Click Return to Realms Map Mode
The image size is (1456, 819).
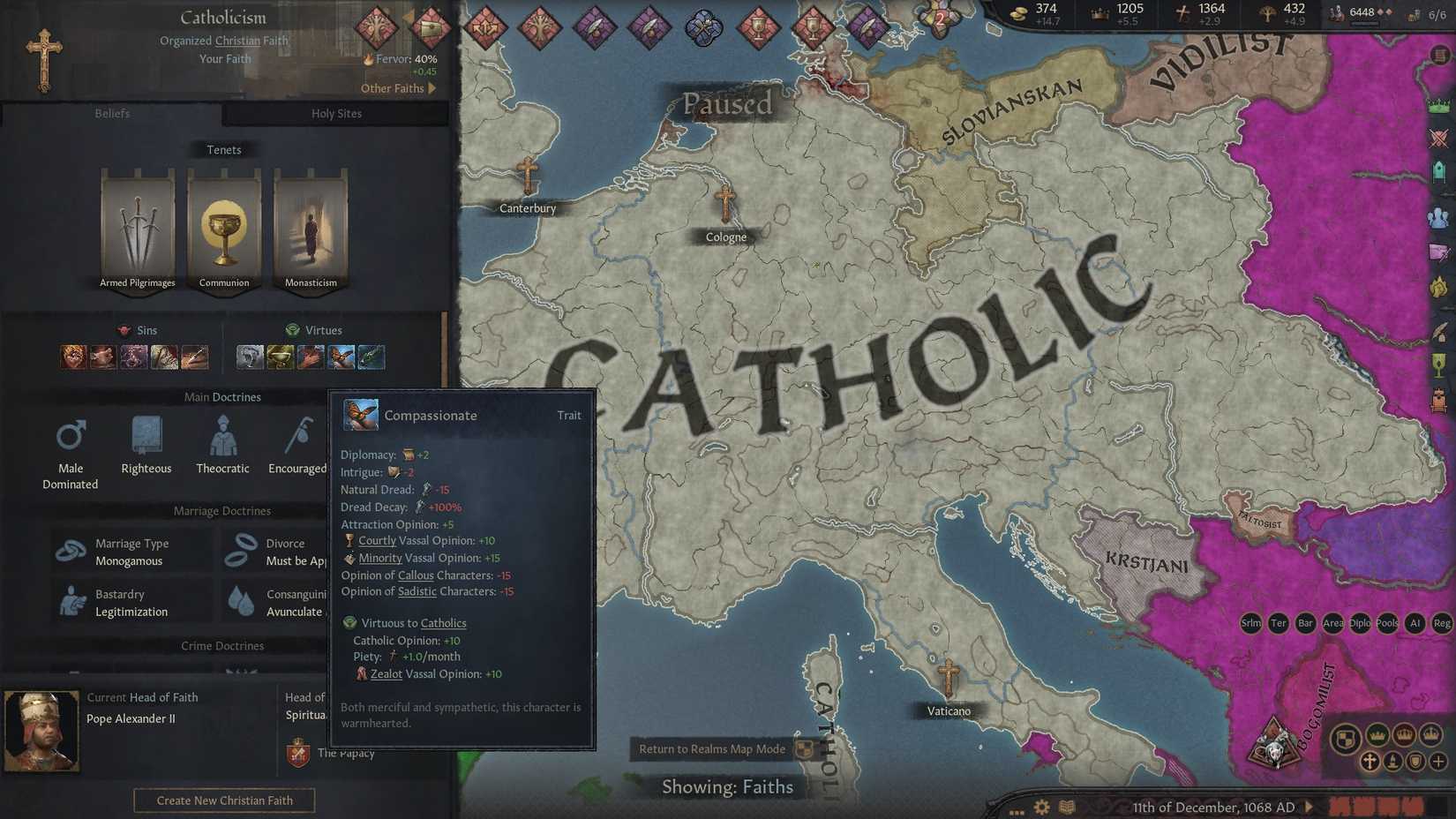712,748
